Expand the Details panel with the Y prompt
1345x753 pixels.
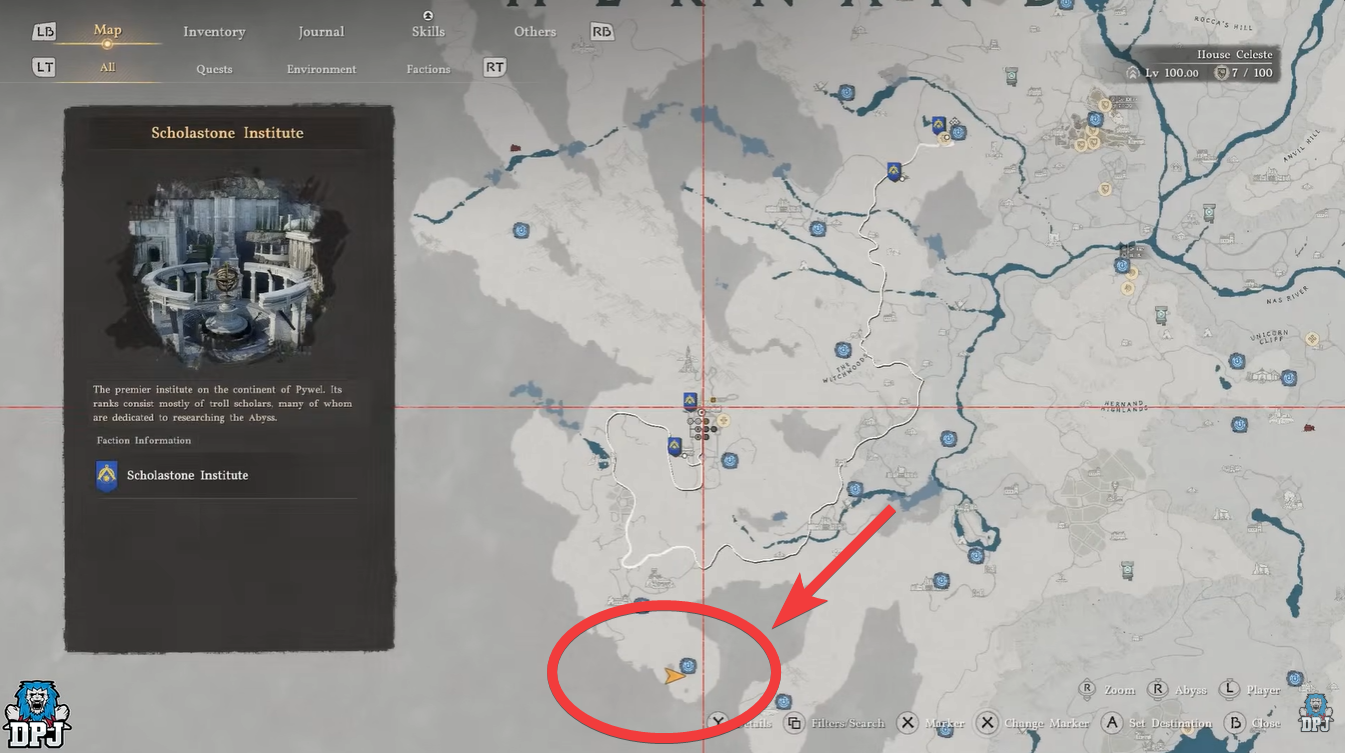click(x=718, y=721)
